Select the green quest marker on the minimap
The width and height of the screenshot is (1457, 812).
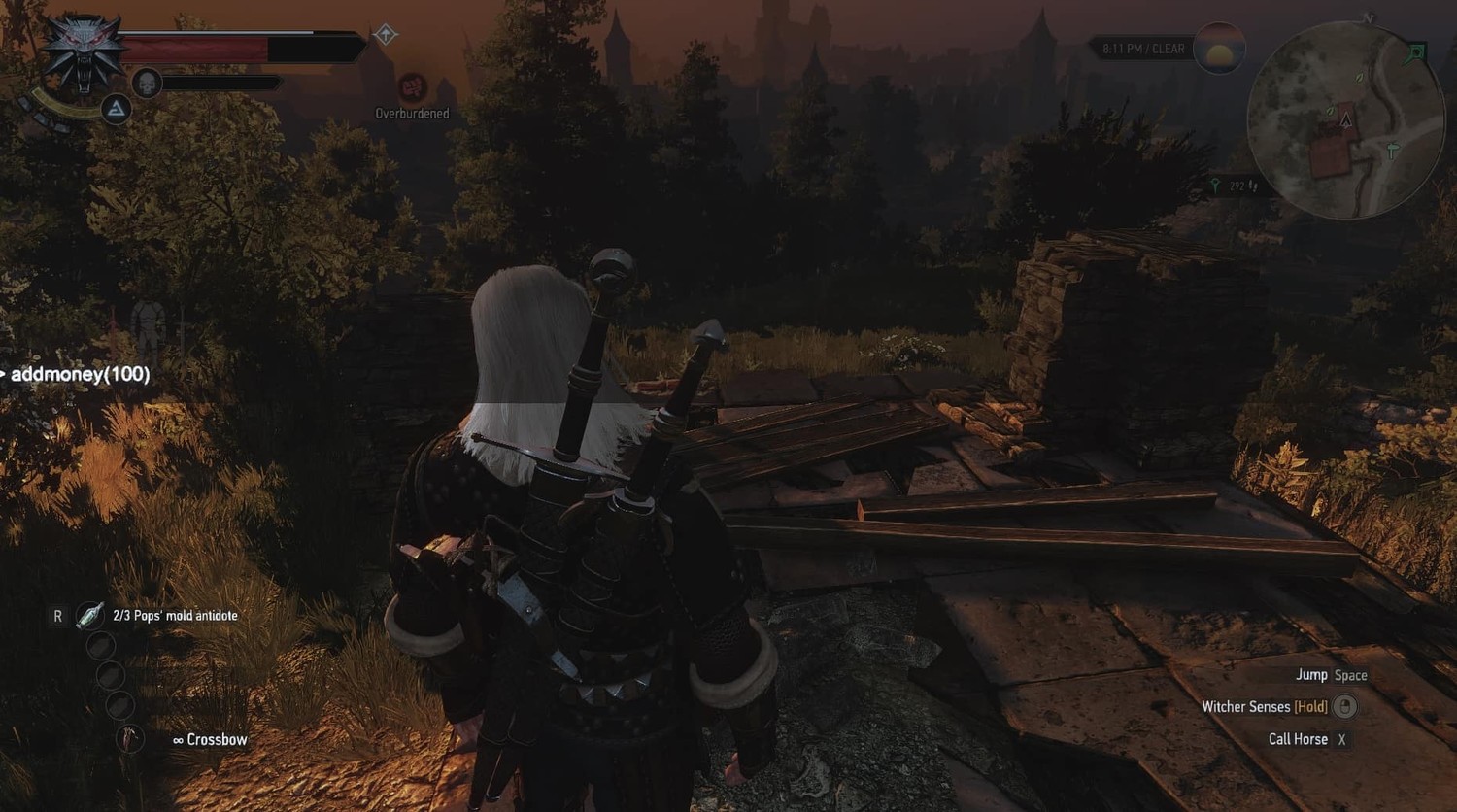click(1414, 52)
